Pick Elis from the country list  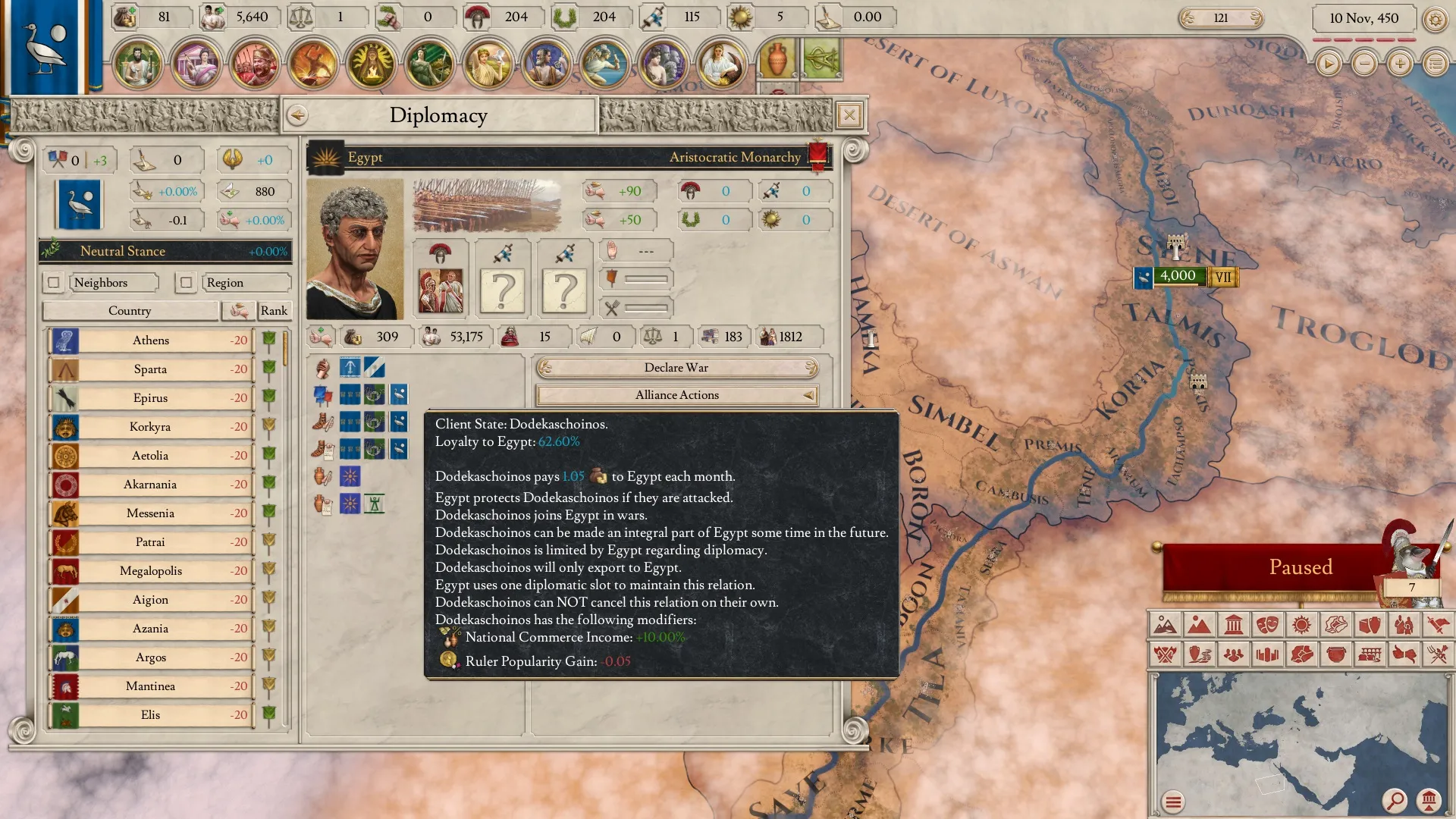point(151,715)
